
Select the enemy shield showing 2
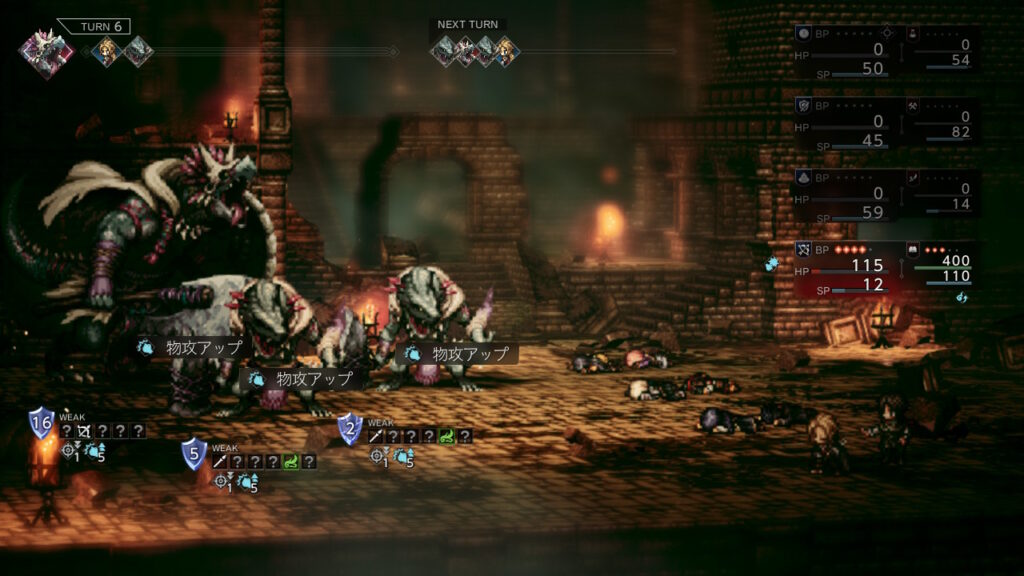(x=349, y=429)
